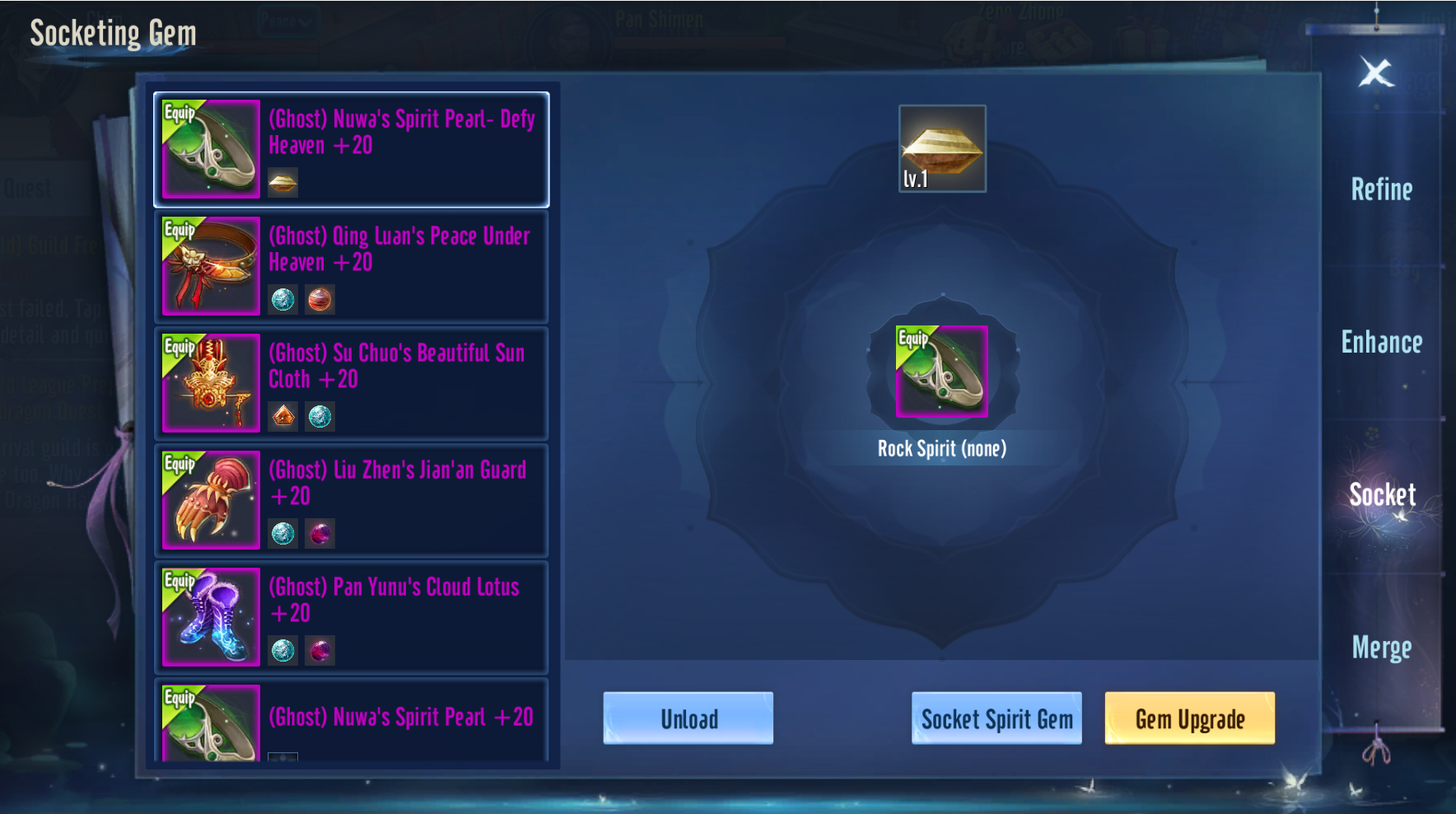Switch to the Refine tab
Viewport: 1456px width, 814px height.
point(1381,189)
